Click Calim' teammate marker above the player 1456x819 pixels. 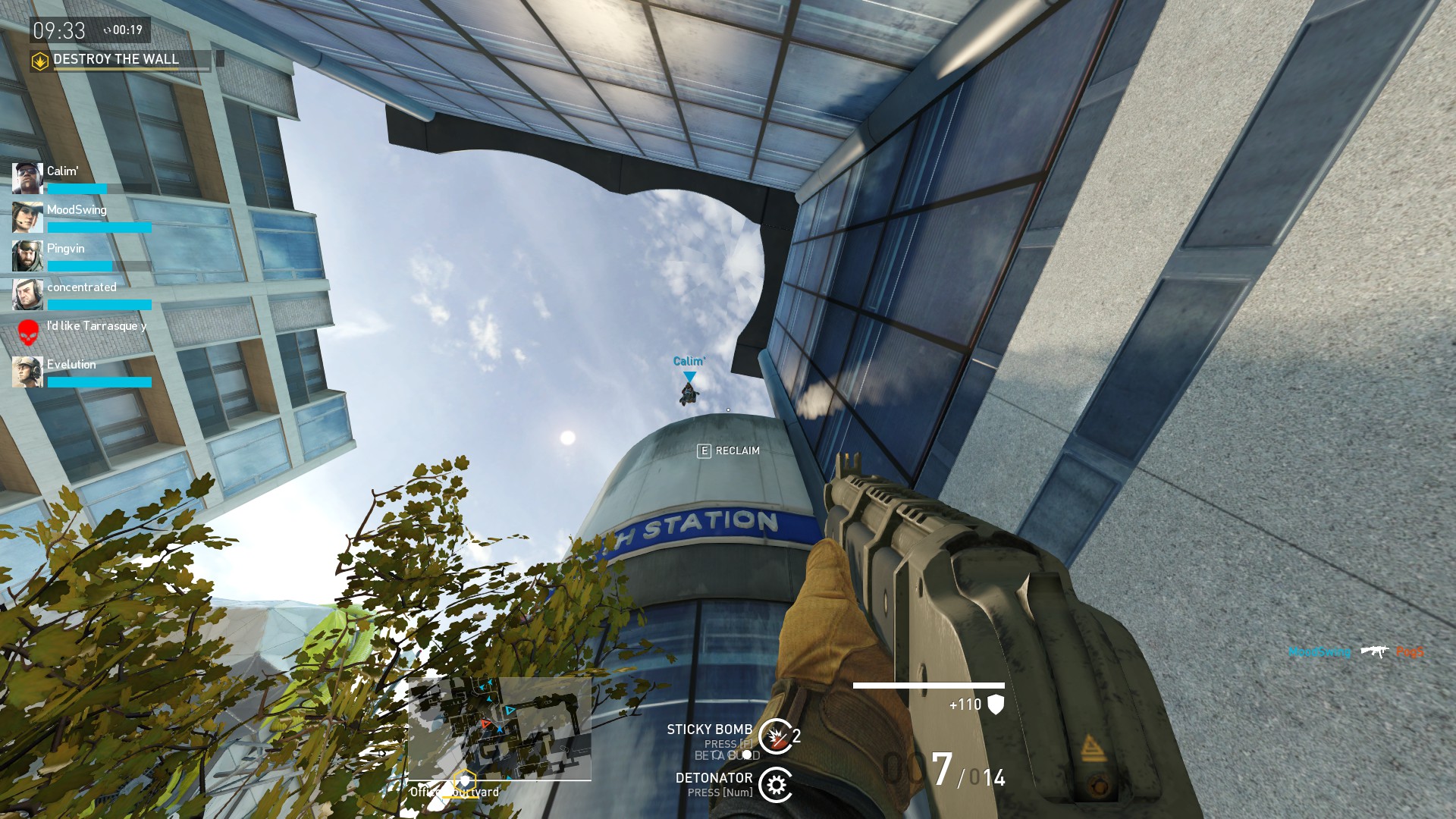tap(689, 377)
